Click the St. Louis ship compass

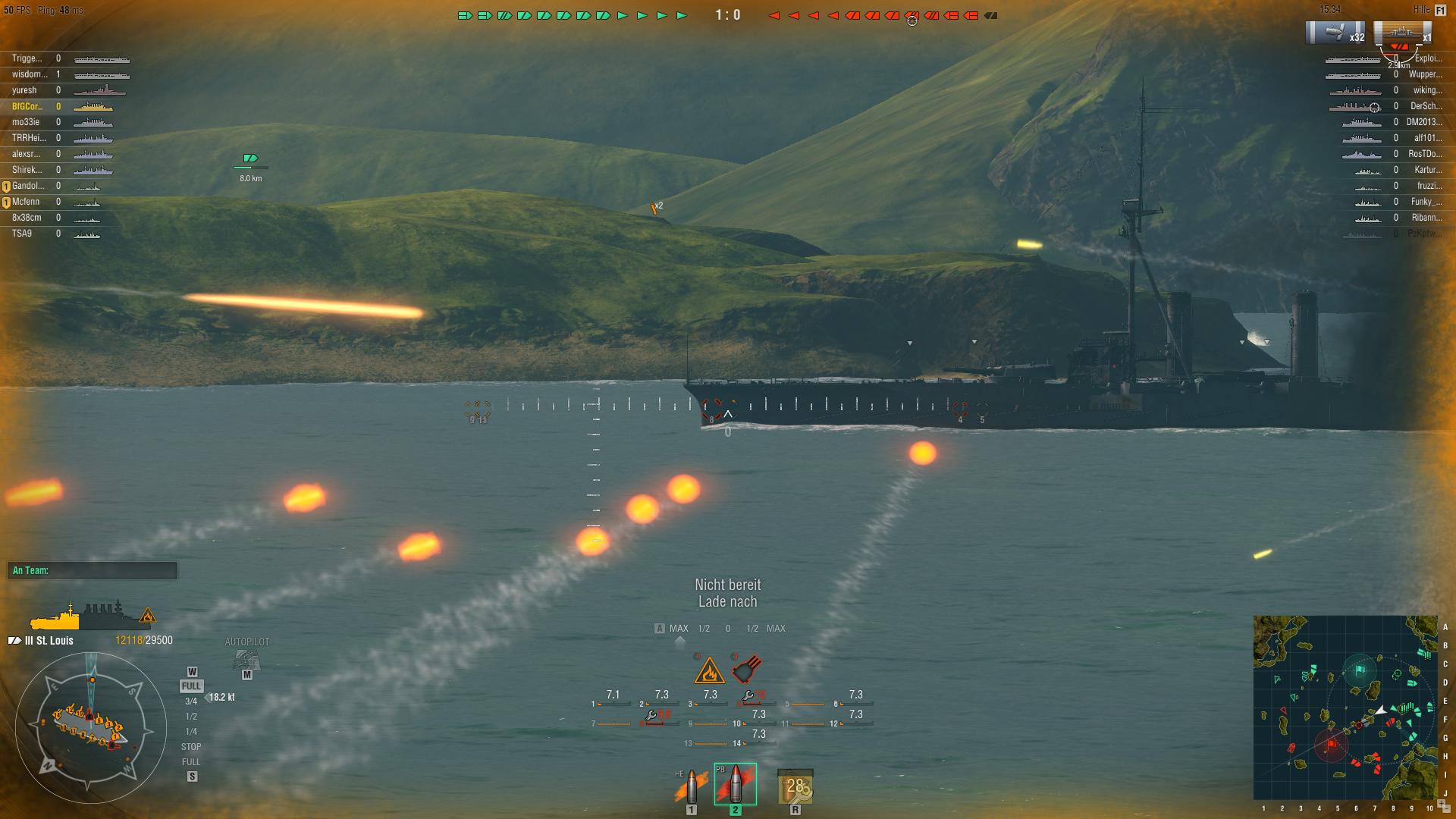[90, 727]
